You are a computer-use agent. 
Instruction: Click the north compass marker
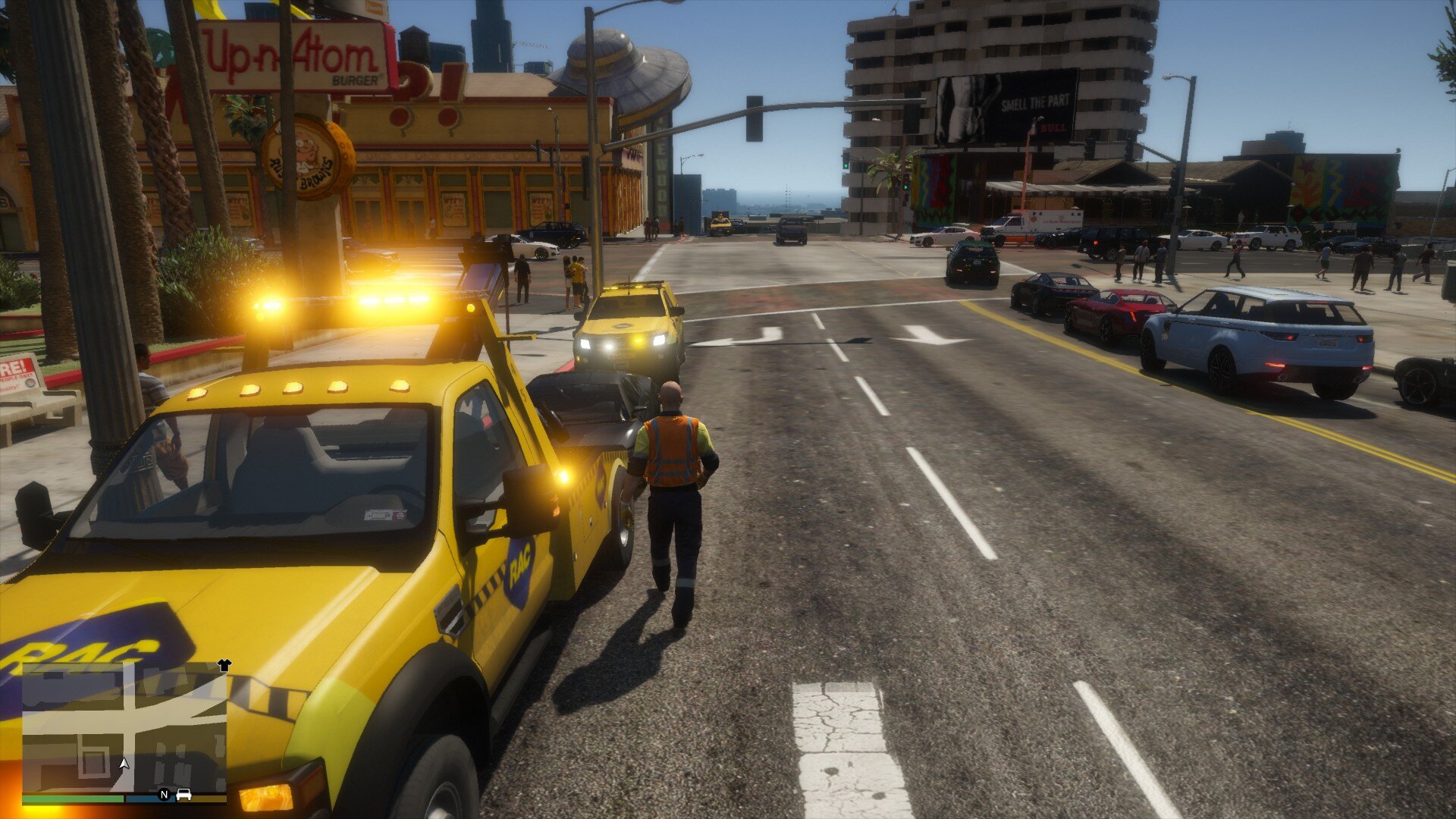point(164,795)
